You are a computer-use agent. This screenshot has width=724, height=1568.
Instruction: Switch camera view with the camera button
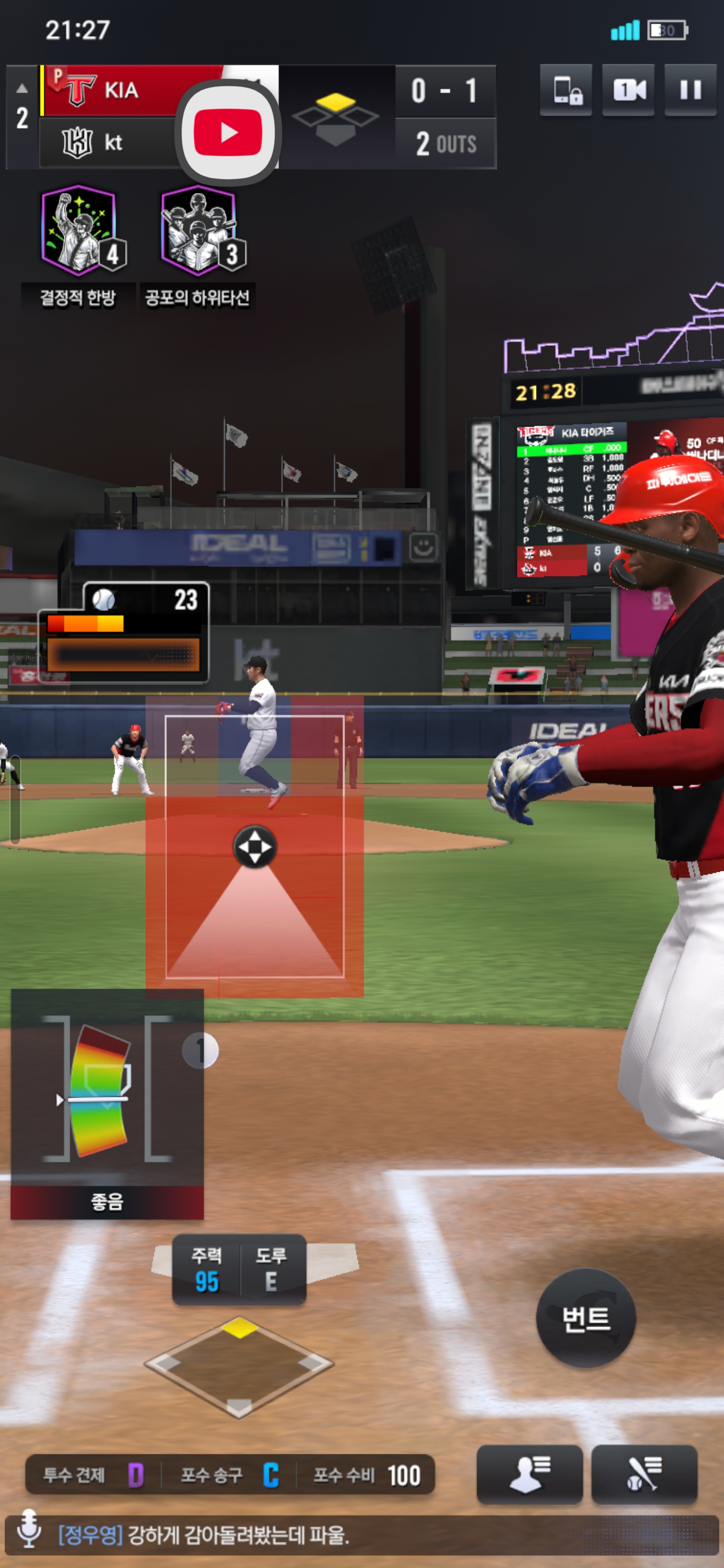628,90
